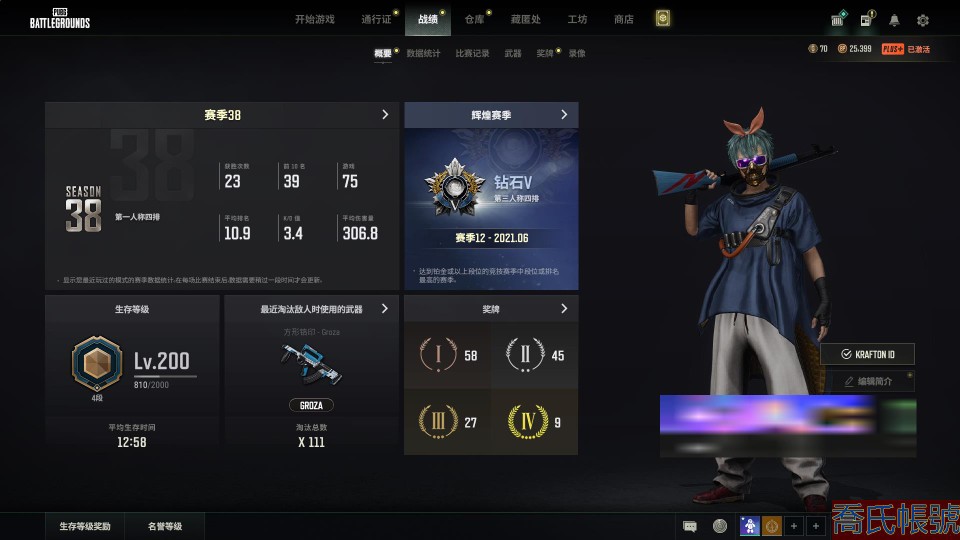Go to the 藏匿处 tab

526,19
